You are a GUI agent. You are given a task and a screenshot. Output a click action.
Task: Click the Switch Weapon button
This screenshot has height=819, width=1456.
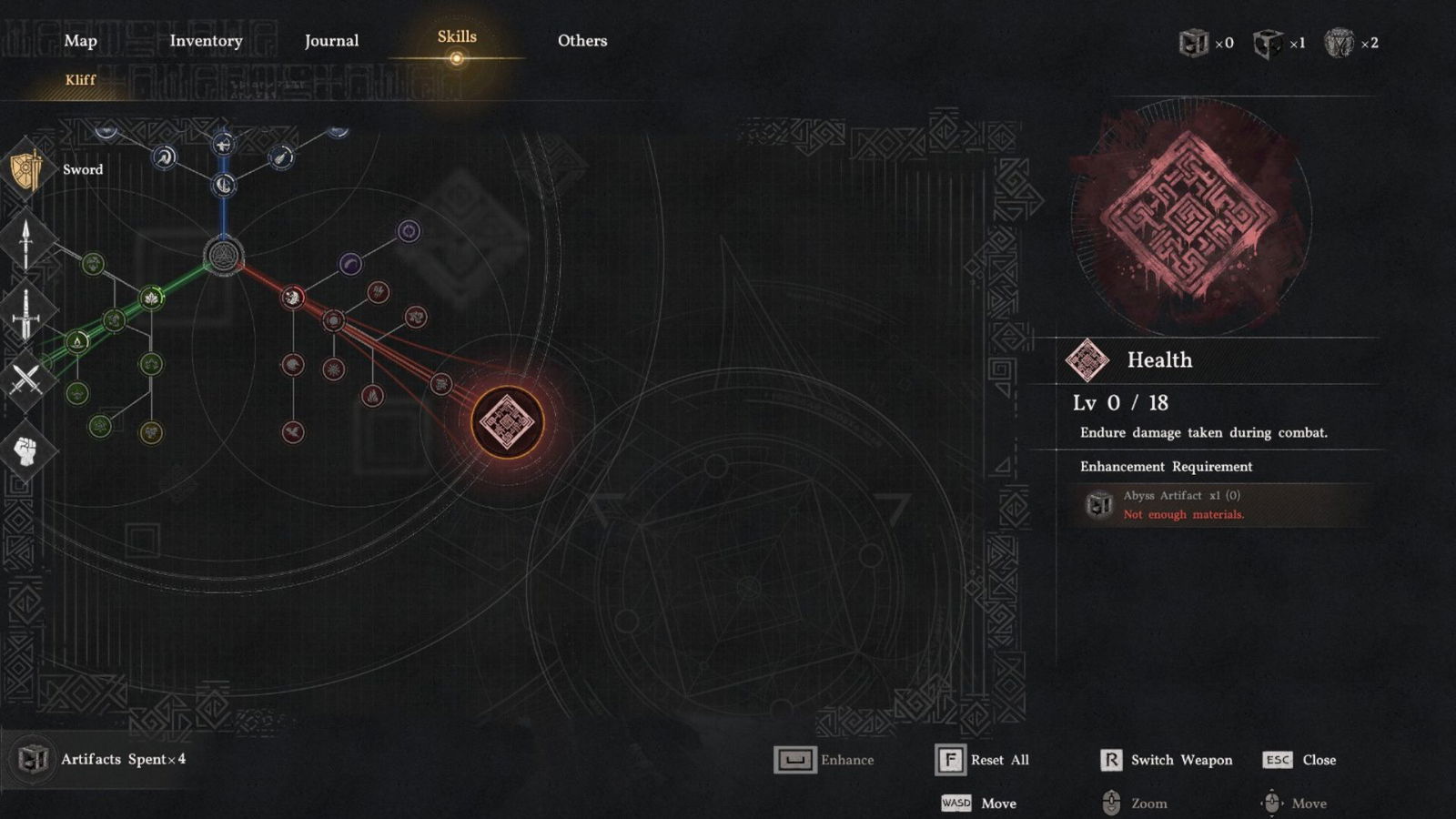pyautogui.click(x=1167, y=760)
